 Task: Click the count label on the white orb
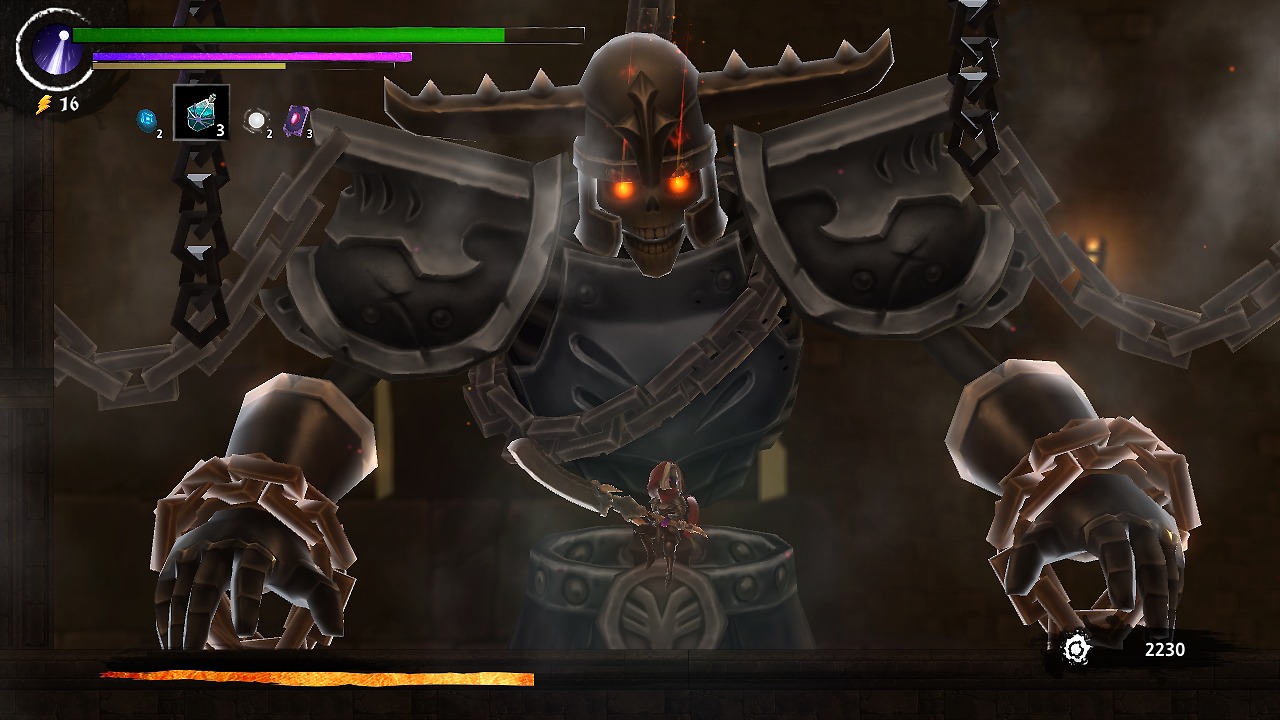tap(268, 134)
